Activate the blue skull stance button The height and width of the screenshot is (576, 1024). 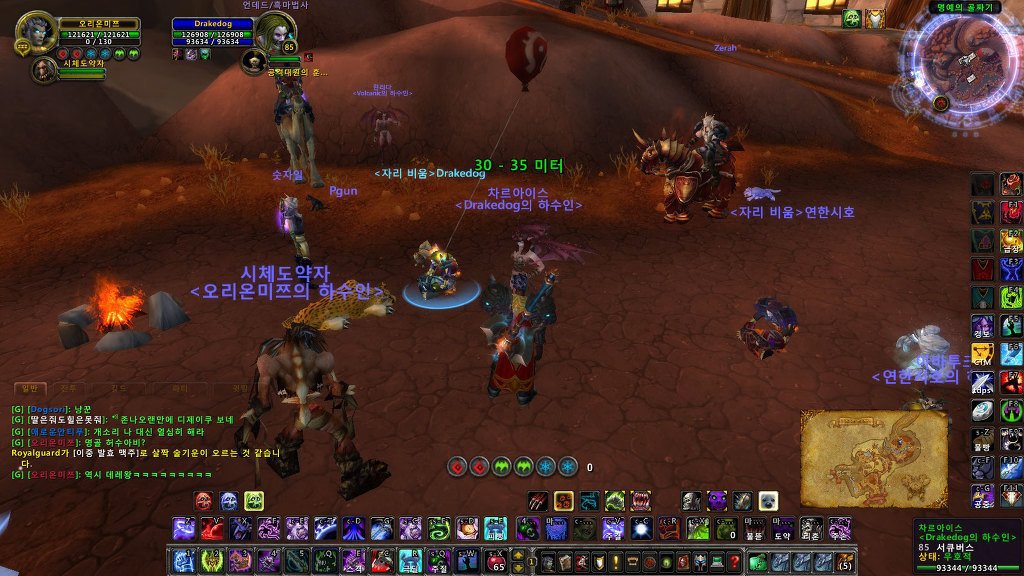coord(228,499)
